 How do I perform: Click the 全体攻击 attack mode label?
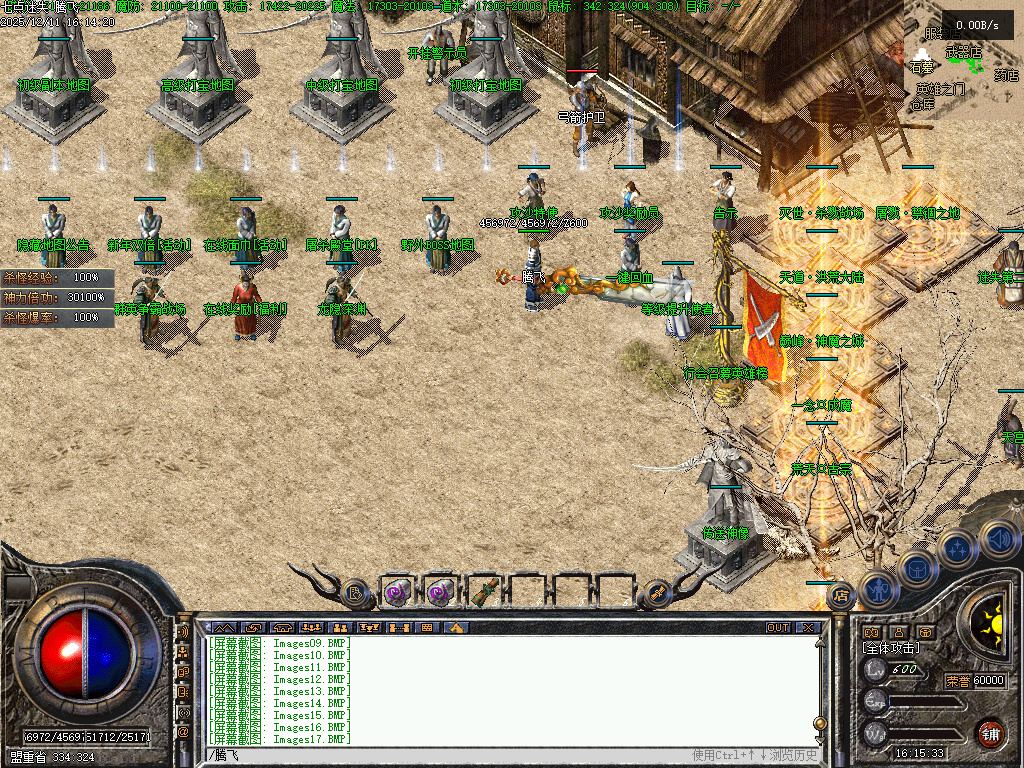pos(890,648)
